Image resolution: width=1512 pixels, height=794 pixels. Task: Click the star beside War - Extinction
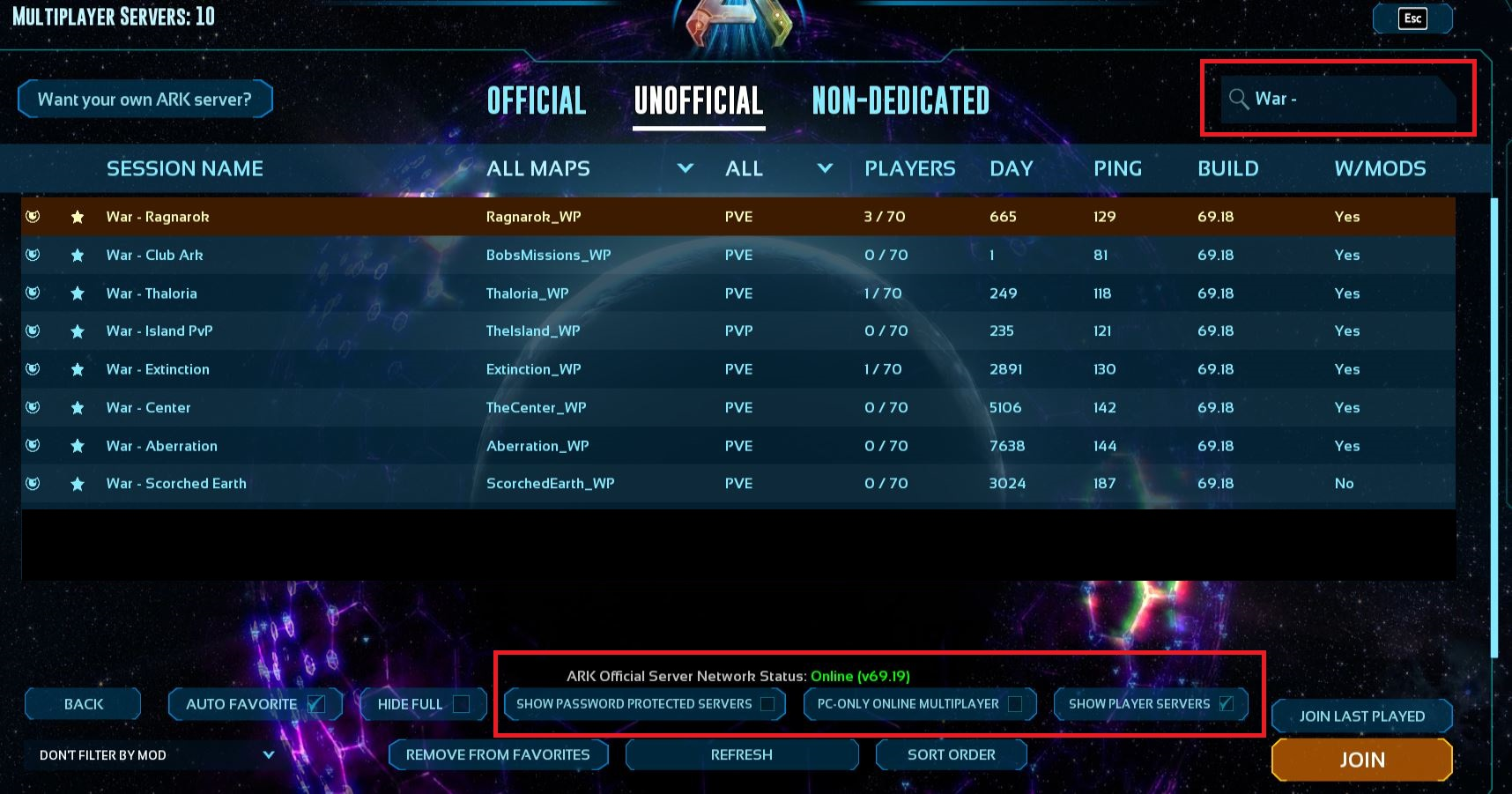[78, 369]
